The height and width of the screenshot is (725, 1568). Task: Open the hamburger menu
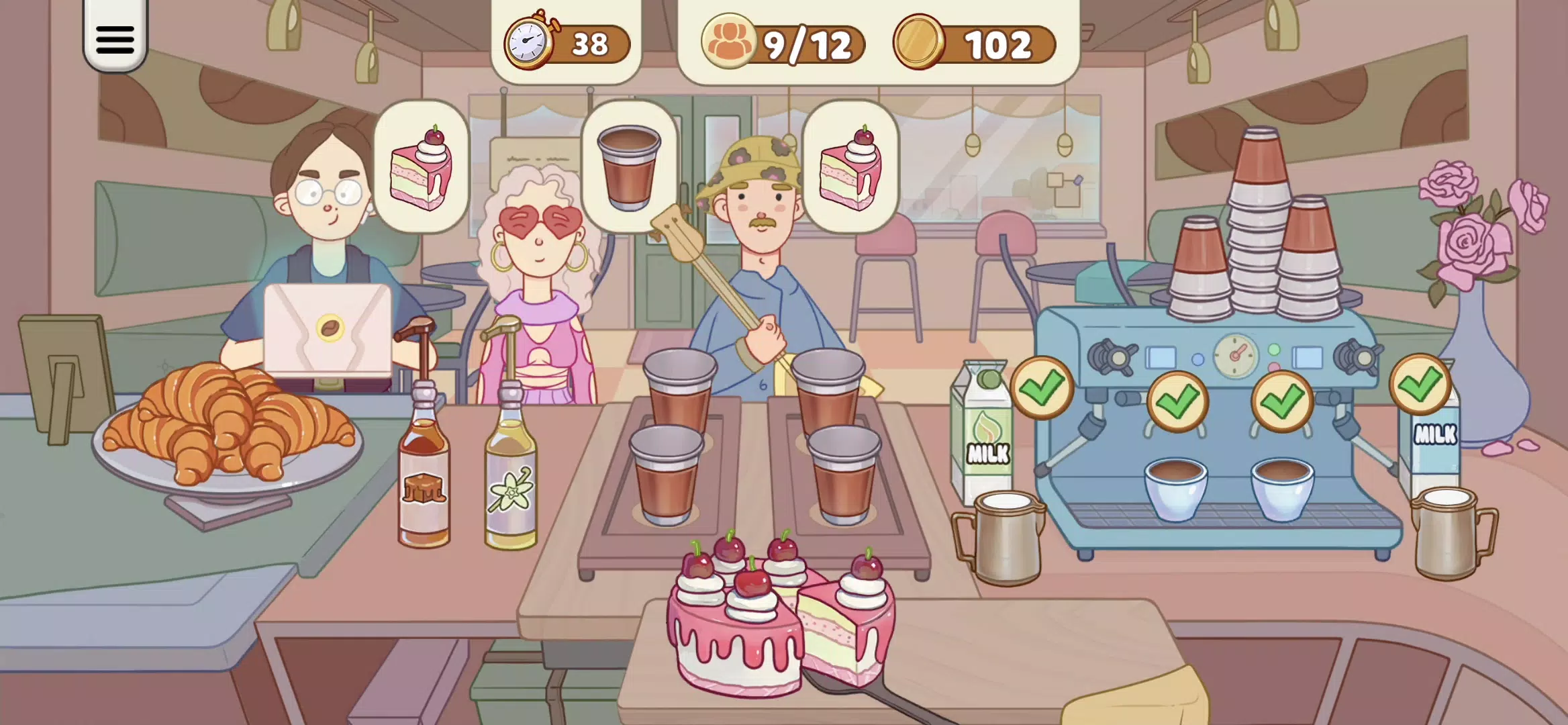pos(114,40)
